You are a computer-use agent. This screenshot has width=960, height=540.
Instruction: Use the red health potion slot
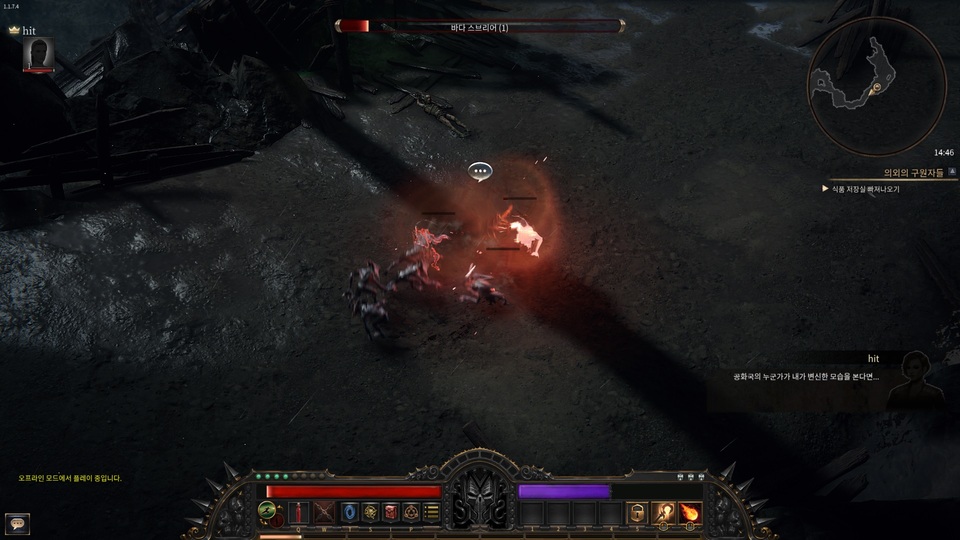click(x=299, y=513)
